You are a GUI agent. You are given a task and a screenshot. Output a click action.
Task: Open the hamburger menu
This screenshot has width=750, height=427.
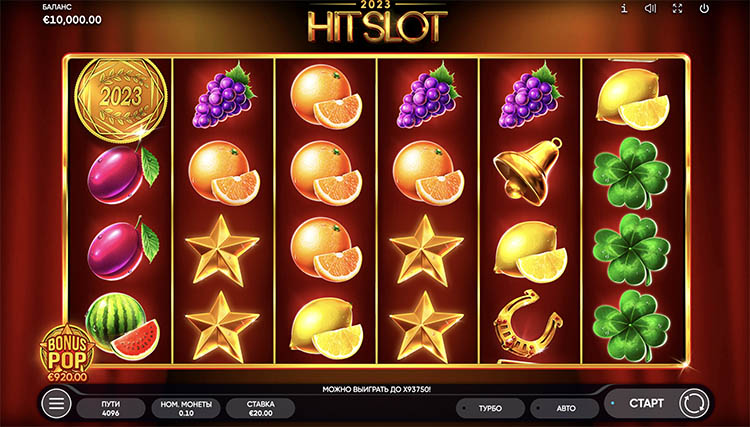[x=58, y=404]
